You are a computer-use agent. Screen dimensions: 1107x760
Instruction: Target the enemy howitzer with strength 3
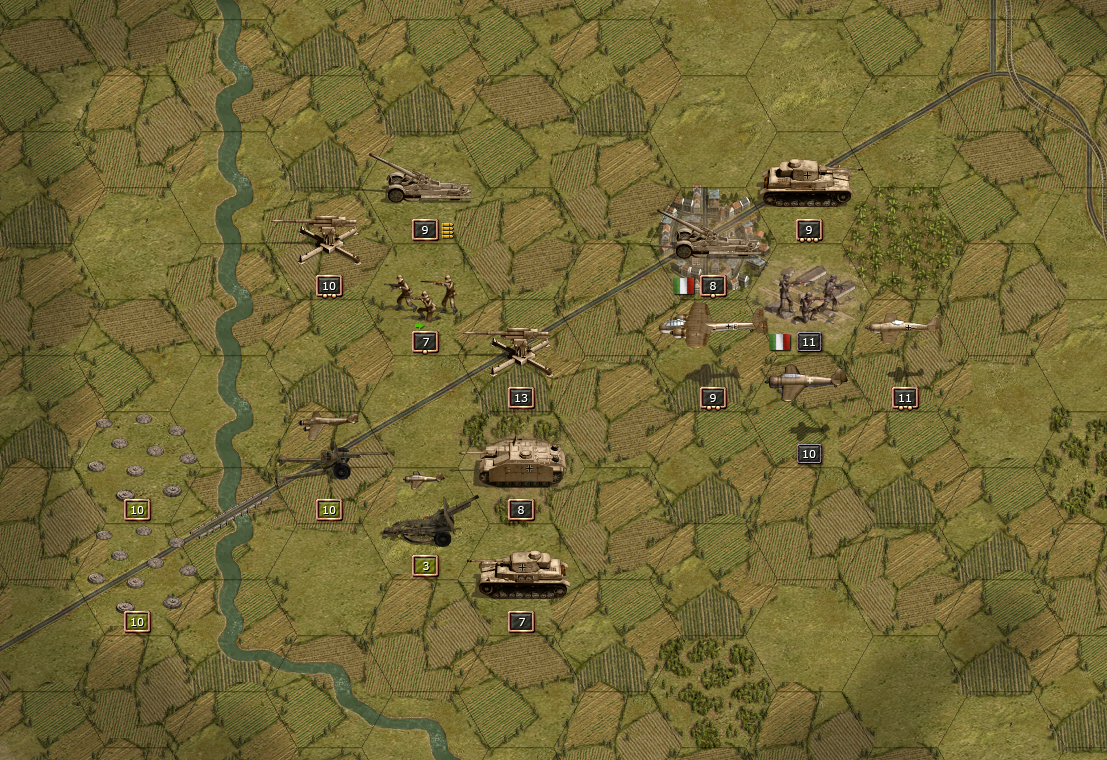(430, 523)
